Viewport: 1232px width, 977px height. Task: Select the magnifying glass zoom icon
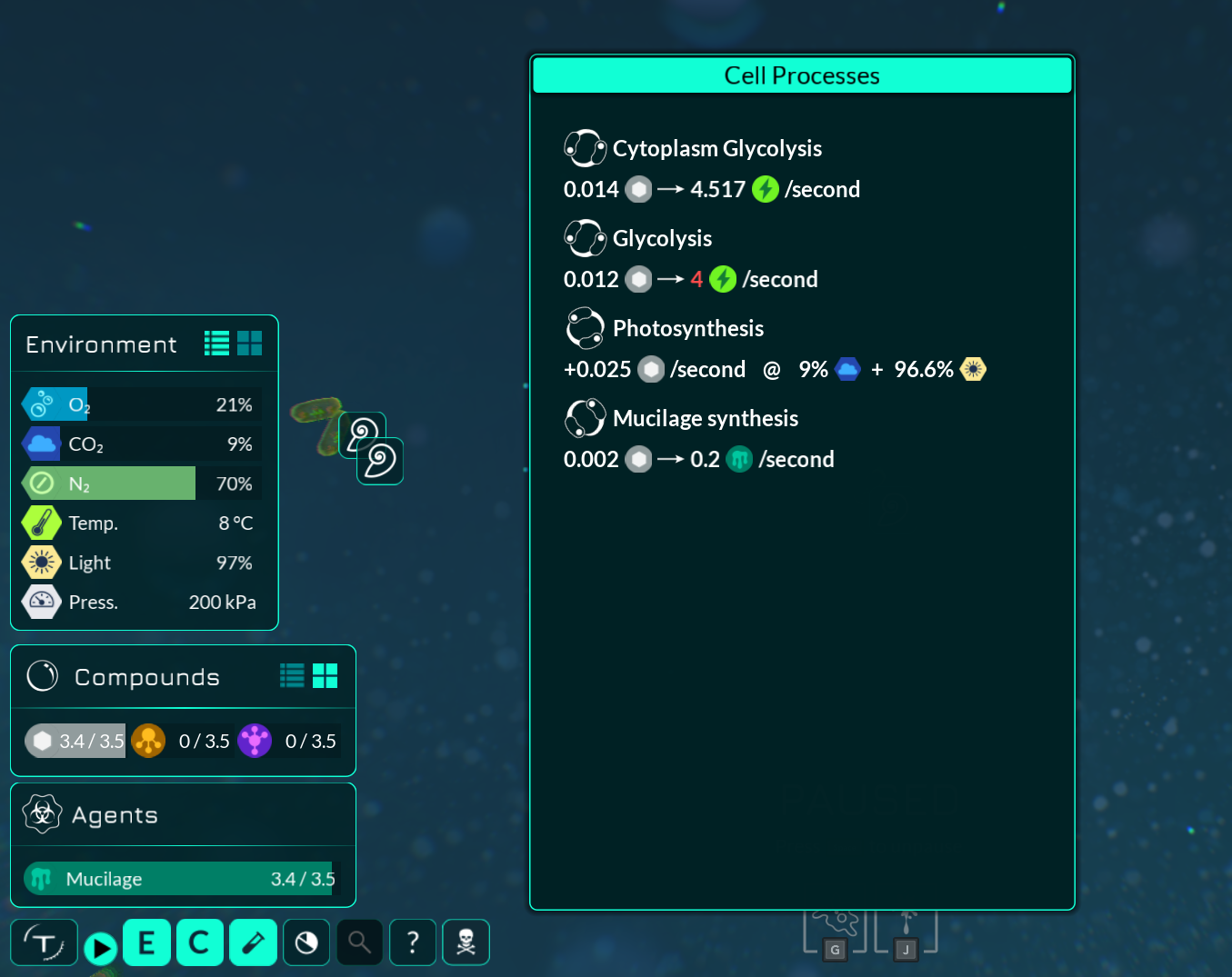[x=359, y=942]
